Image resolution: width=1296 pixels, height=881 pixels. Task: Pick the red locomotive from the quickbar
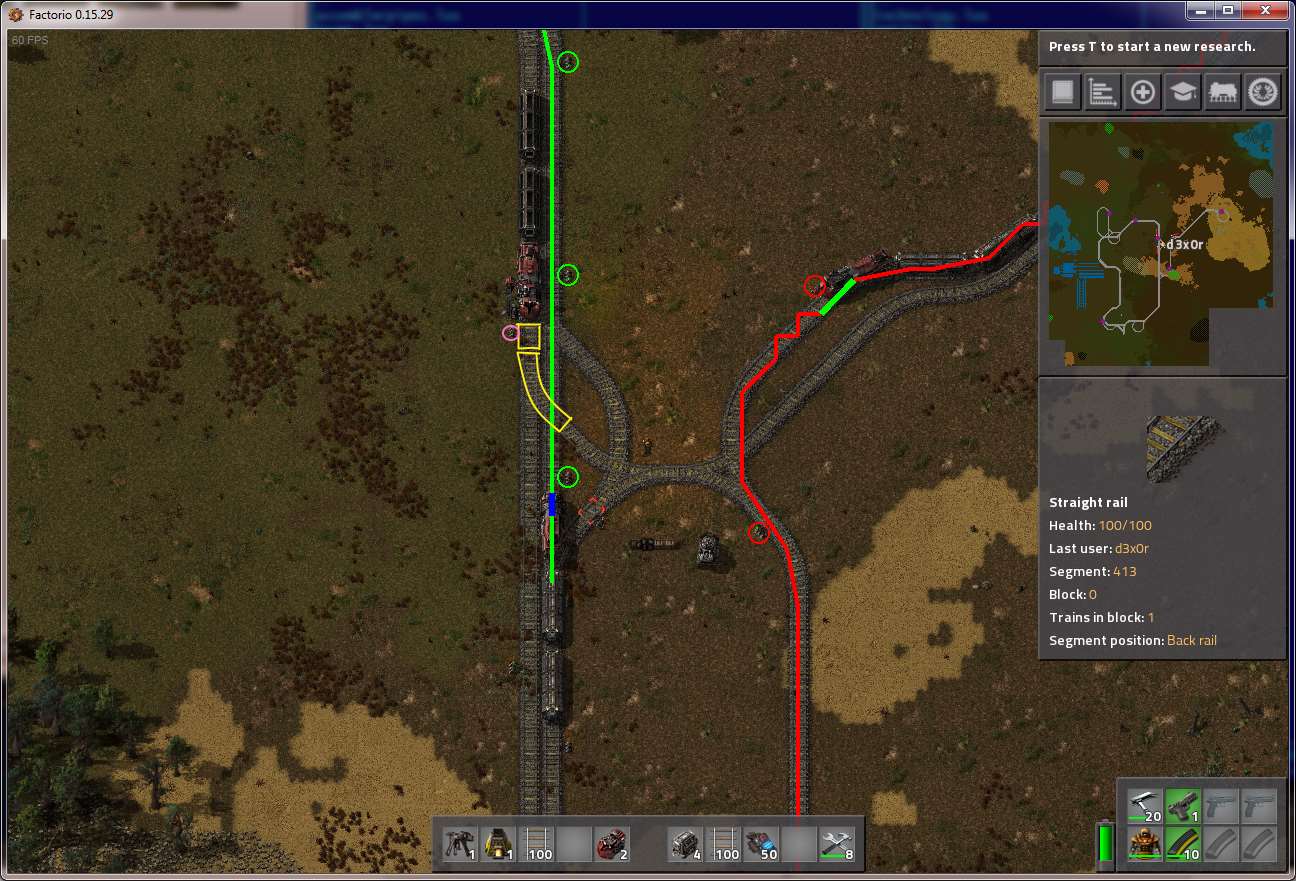[612, 843]
